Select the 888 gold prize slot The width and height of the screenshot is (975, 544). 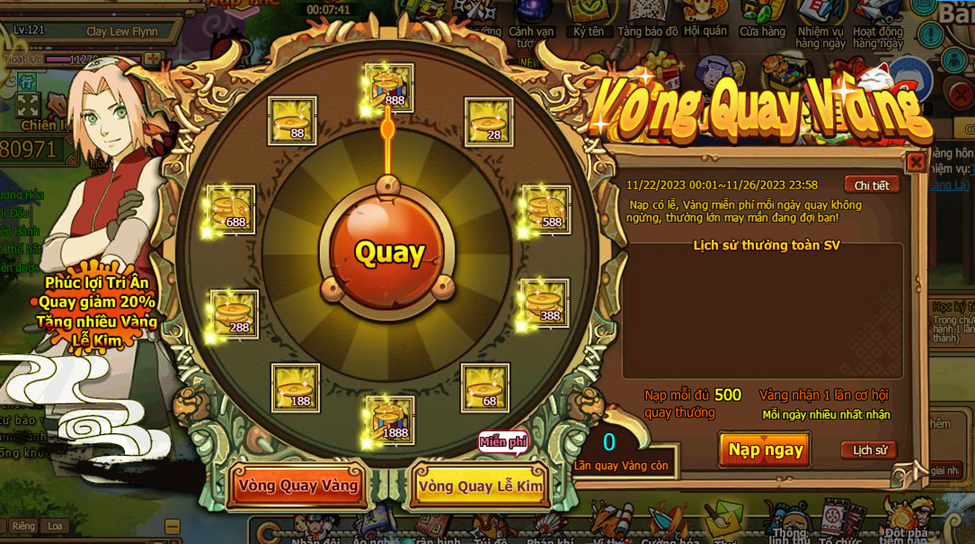389,86
